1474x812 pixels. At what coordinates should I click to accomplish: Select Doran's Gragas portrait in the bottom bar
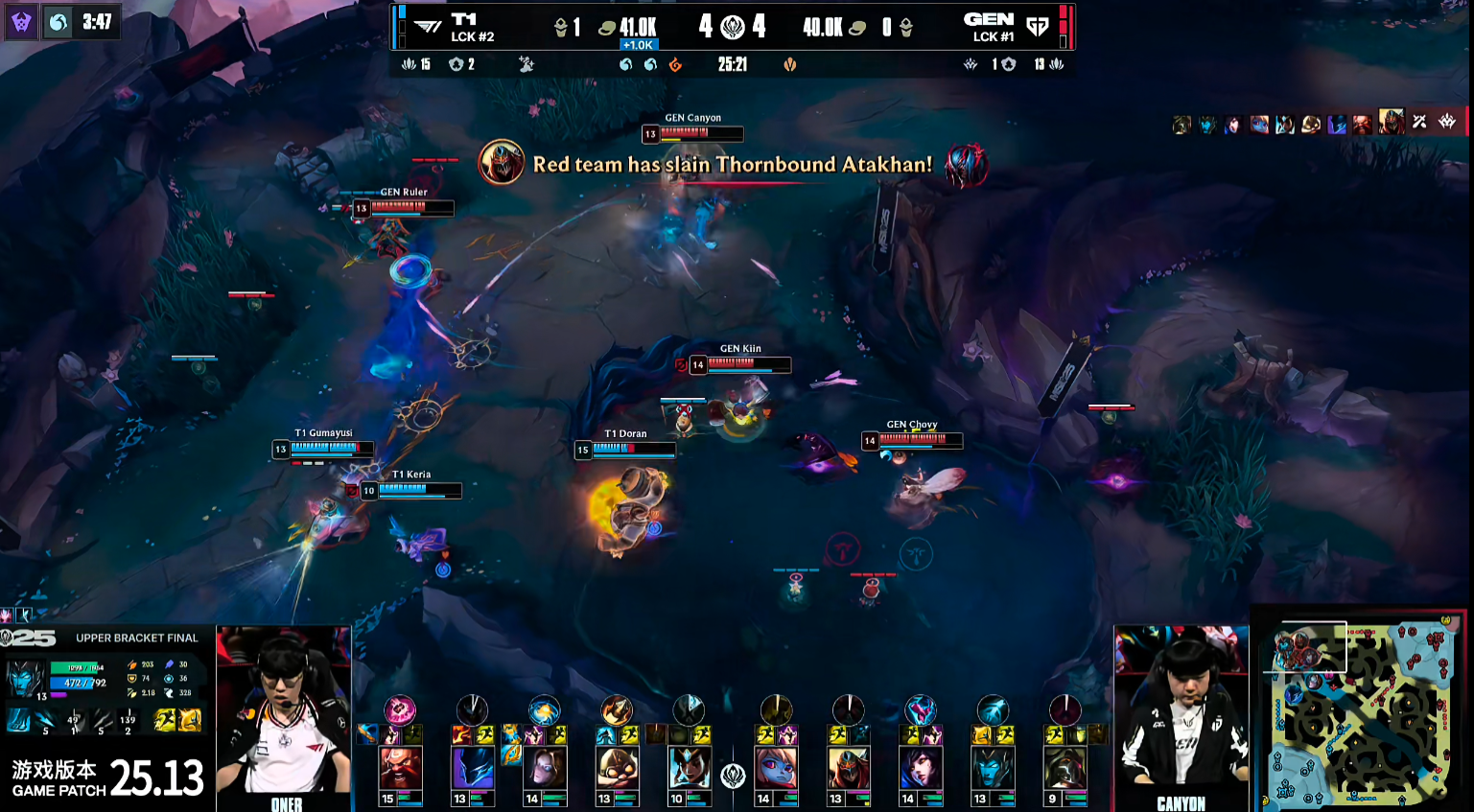400,768
